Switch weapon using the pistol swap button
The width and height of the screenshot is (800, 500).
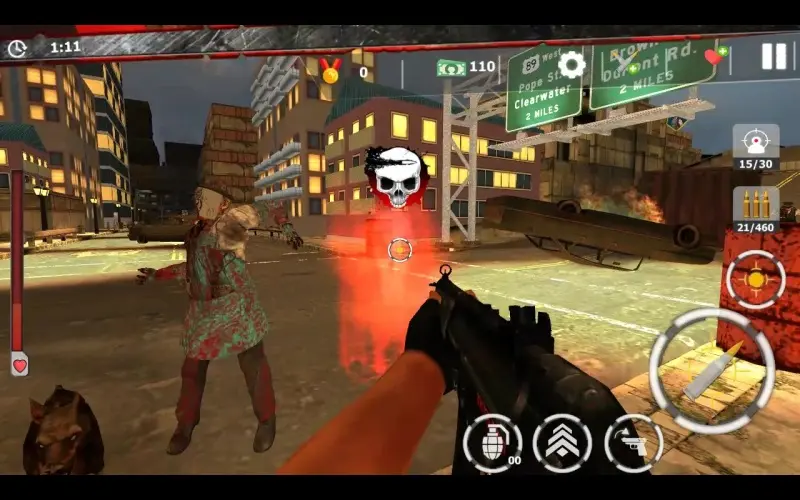633,443
